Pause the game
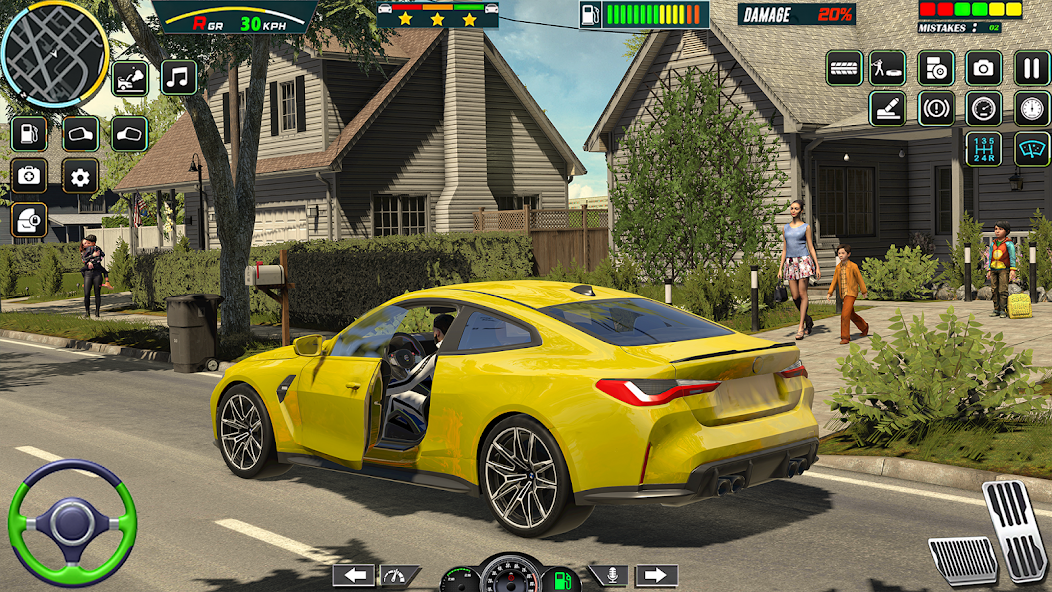This screenshot has height=592, width=1052. tap(1032, 68)
